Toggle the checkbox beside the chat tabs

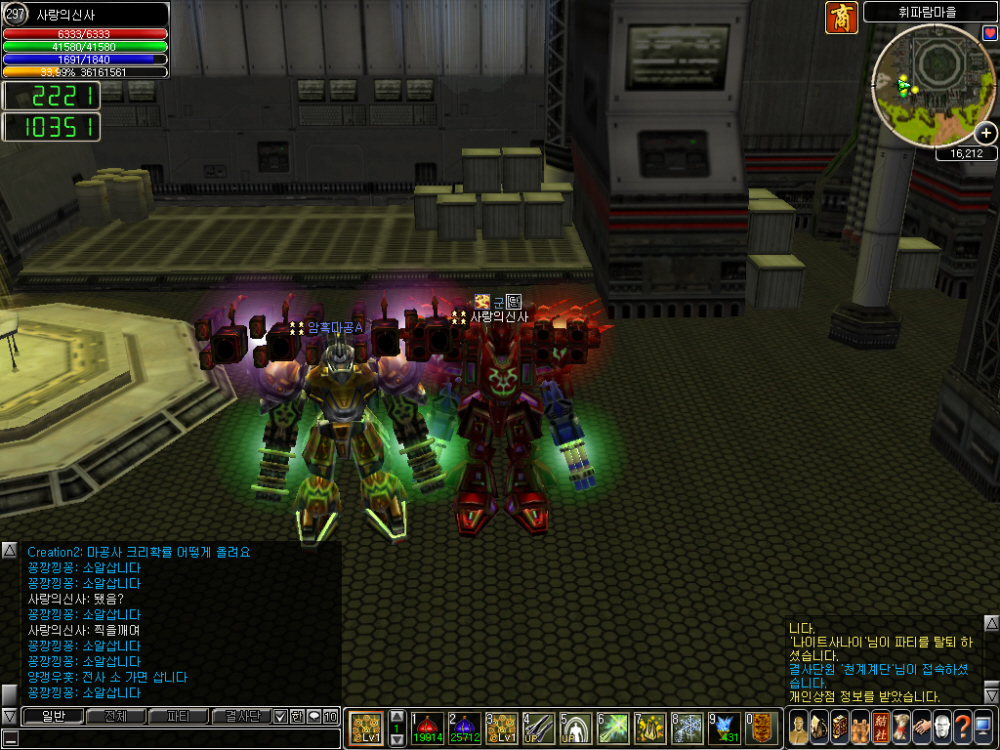281,716
